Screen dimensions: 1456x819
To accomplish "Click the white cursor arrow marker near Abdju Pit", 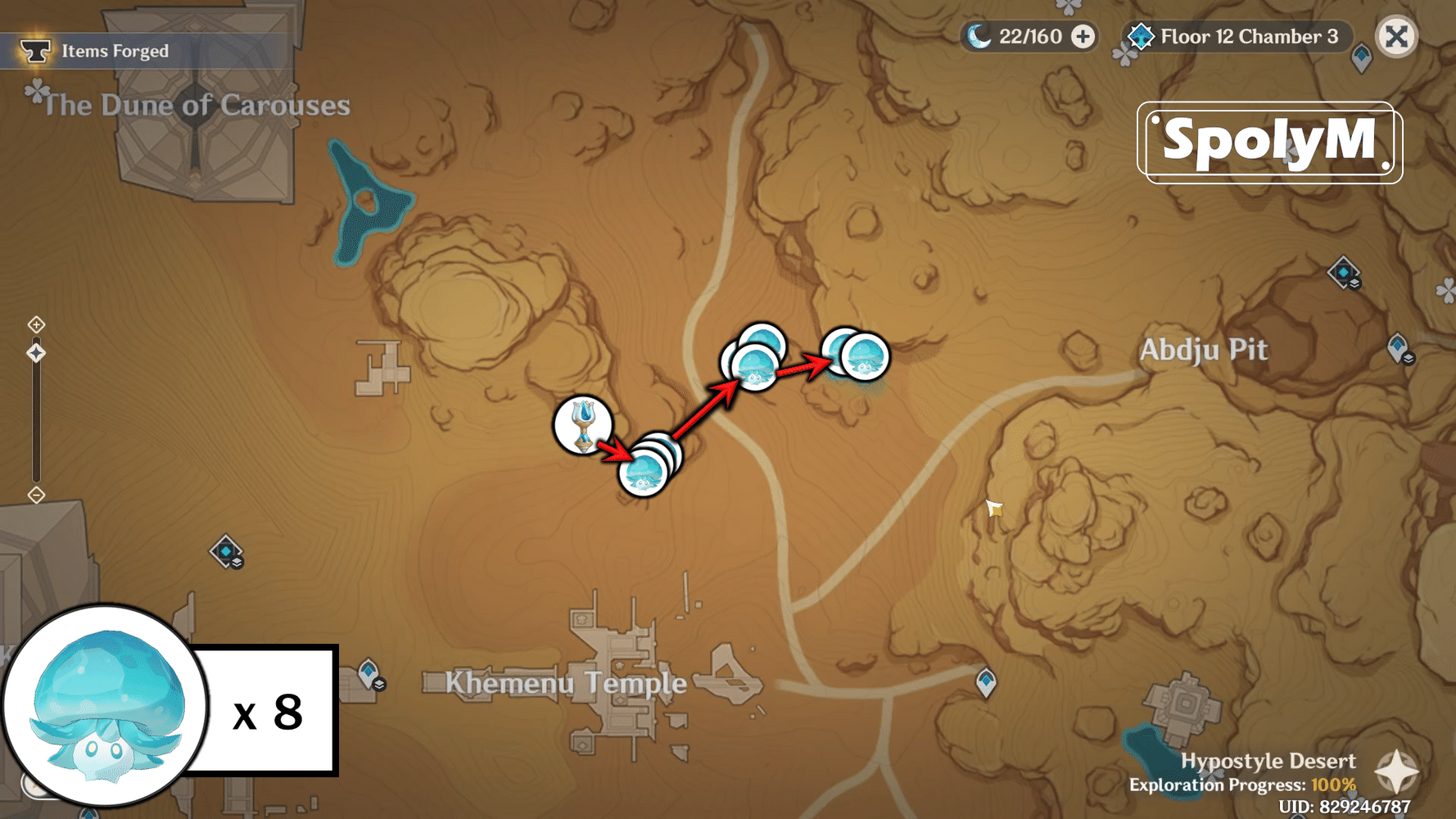I will click(993, 509).
